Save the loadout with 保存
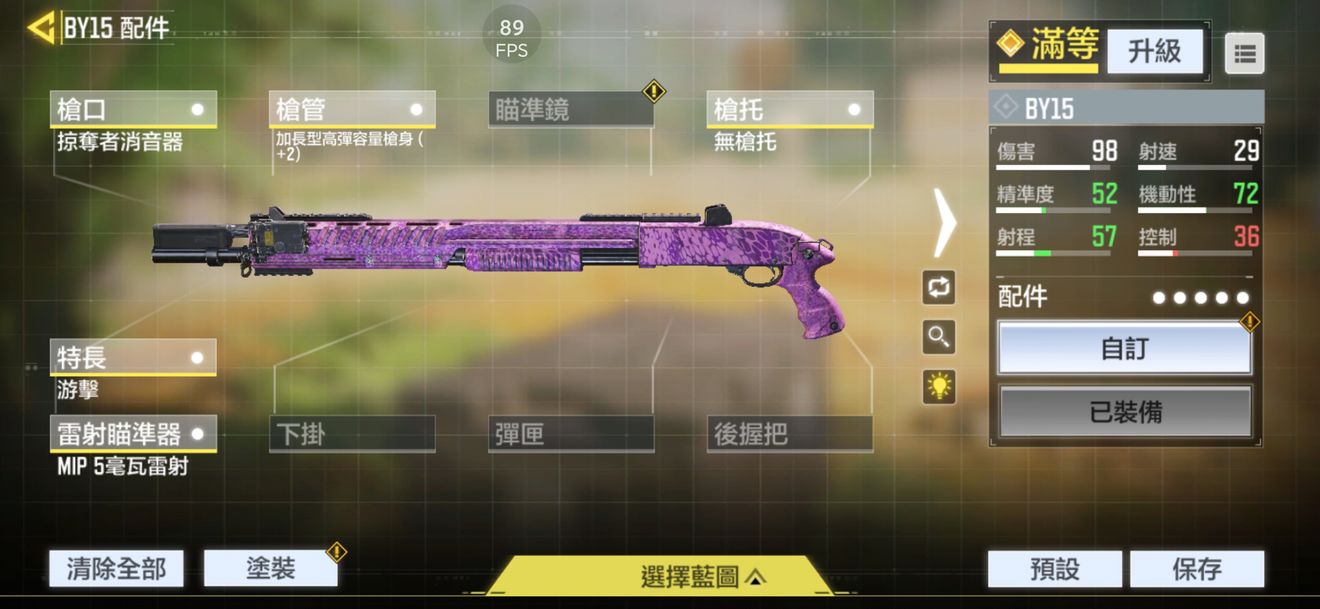Screen dimensions: 1320x609 click(x=1196, y=569)
